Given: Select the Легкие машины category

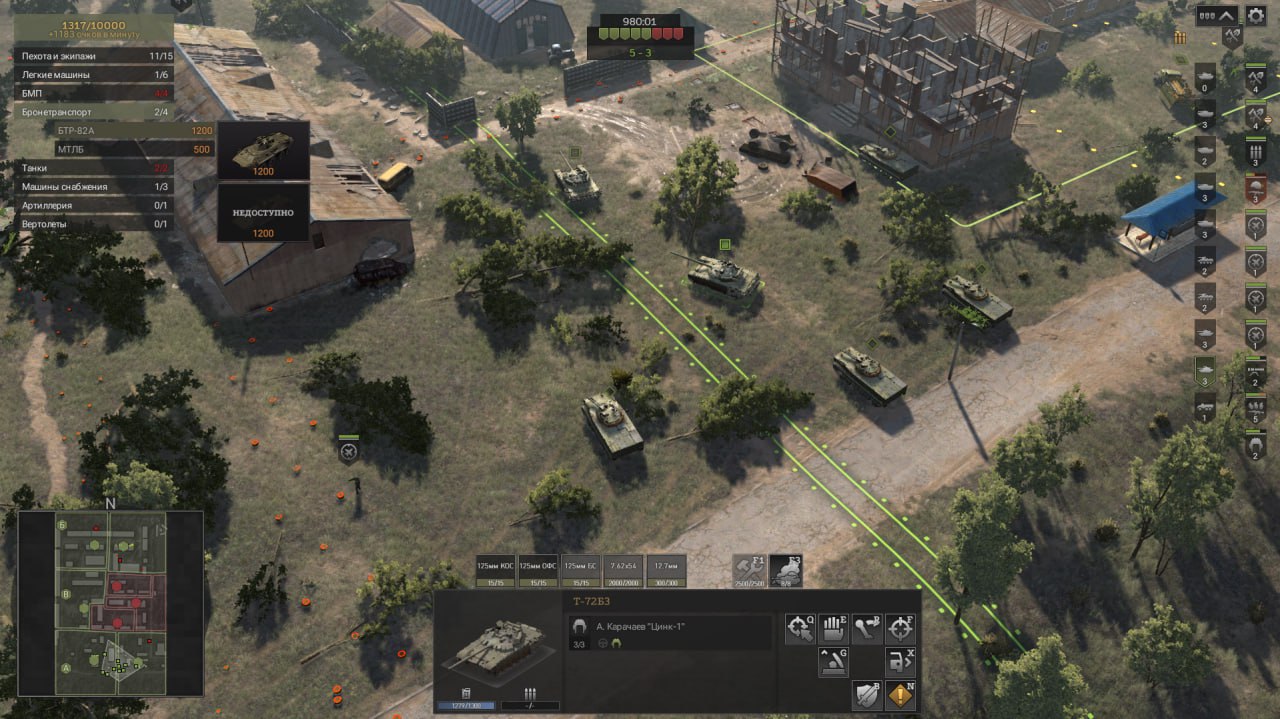Looking at the screenshot, I should 95,75.
